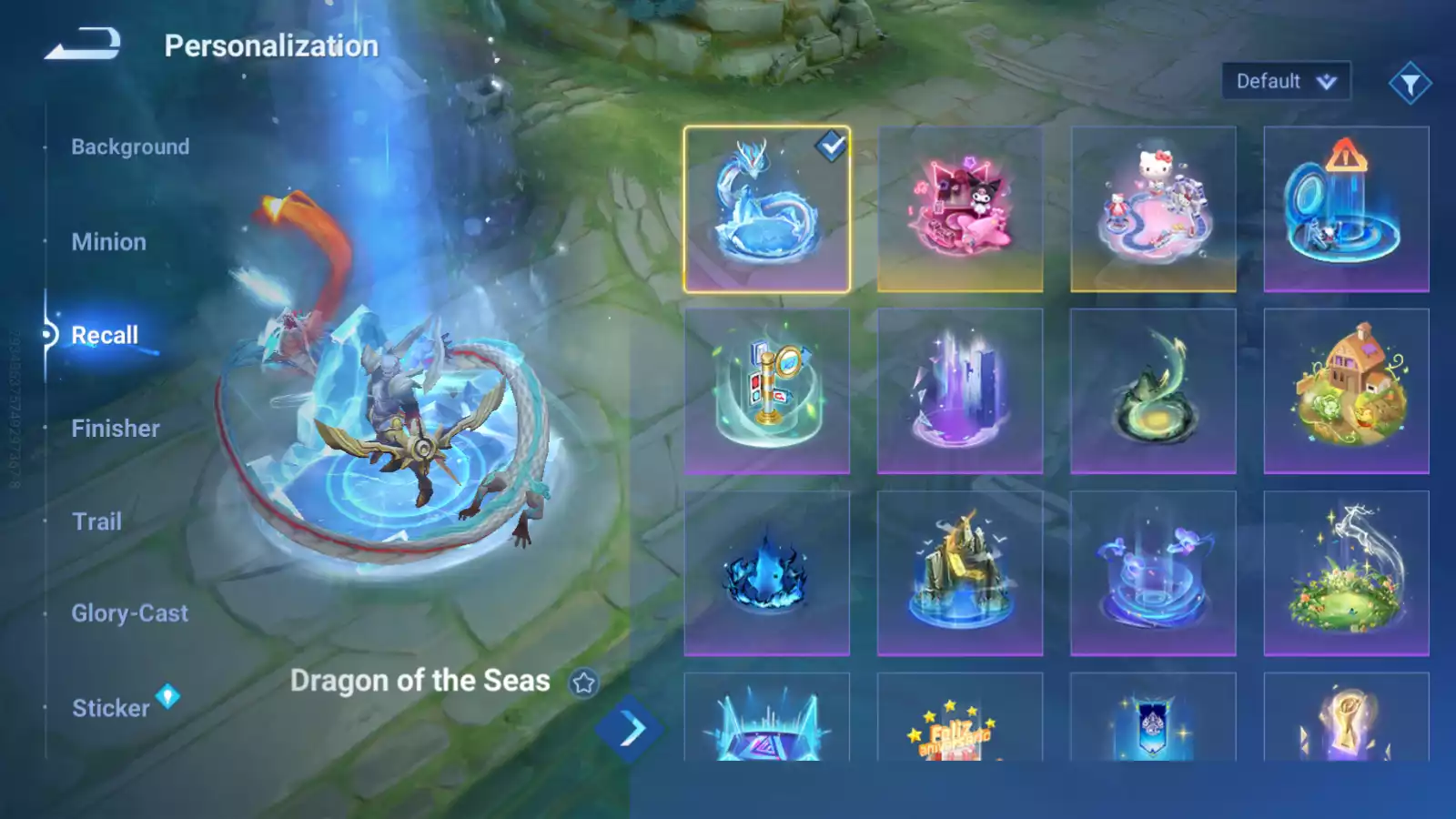Show the Glory-Cast options

(x=129, y=613)
